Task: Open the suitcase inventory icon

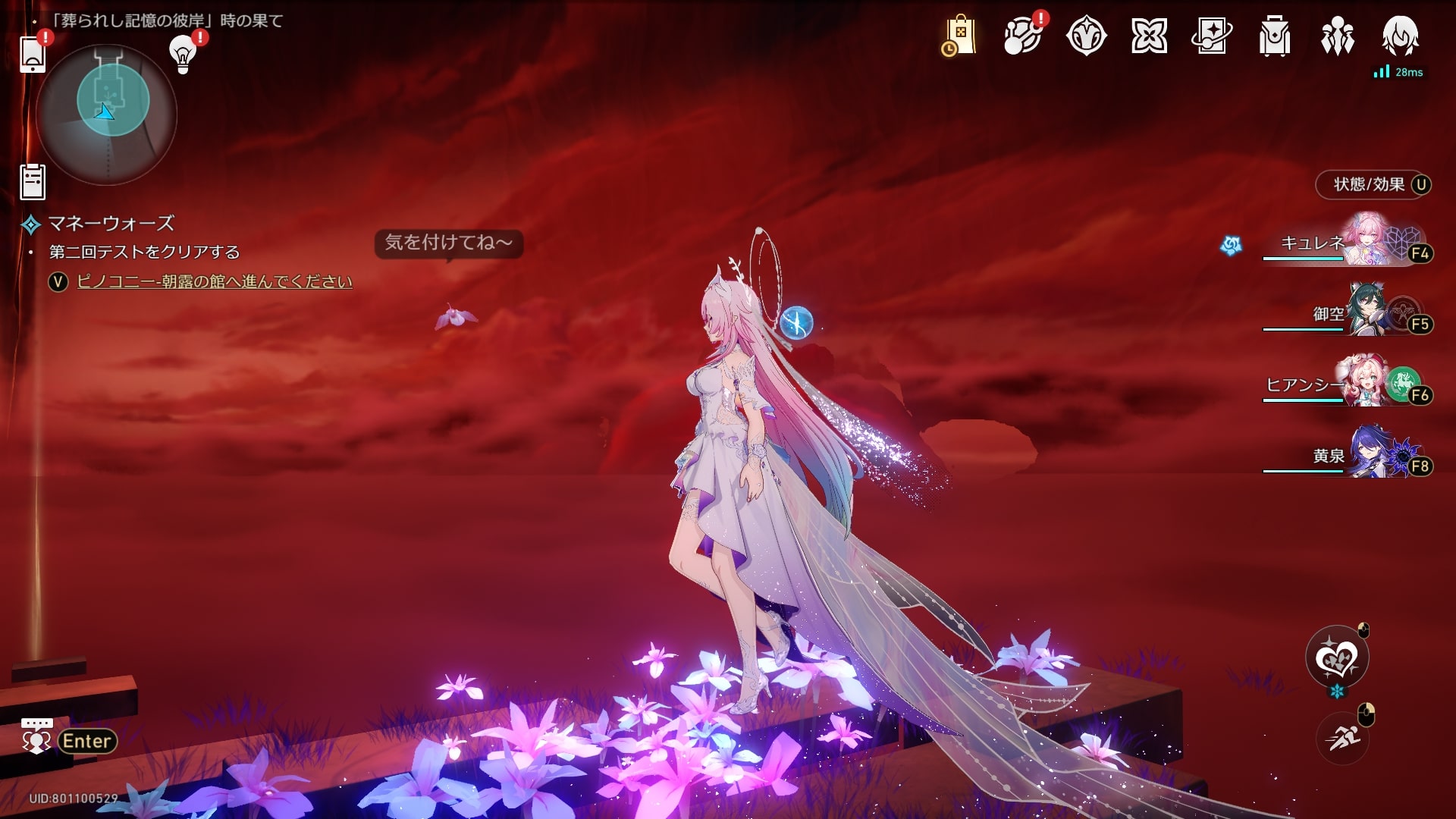Action: tap(1275, 36)
